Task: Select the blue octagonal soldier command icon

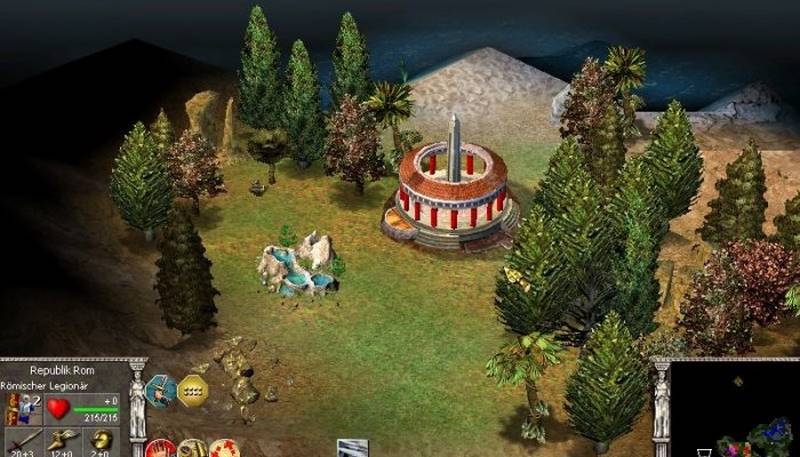Action: tap(160, 391)
